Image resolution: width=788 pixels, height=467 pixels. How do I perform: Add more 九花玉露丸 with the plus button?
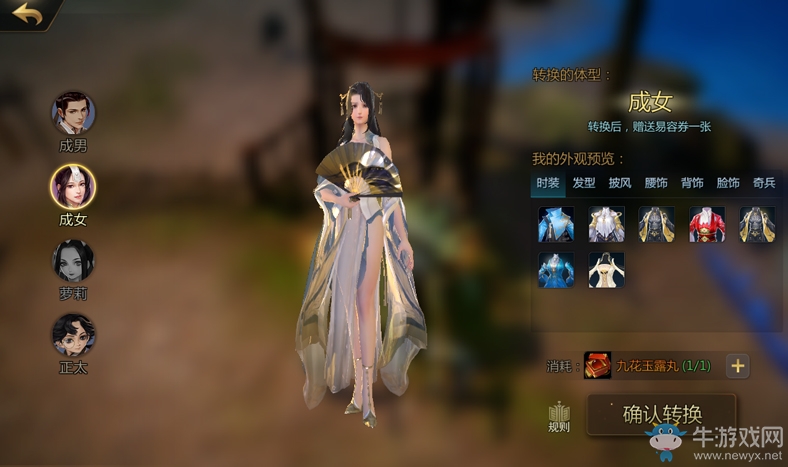coord(738,366)
